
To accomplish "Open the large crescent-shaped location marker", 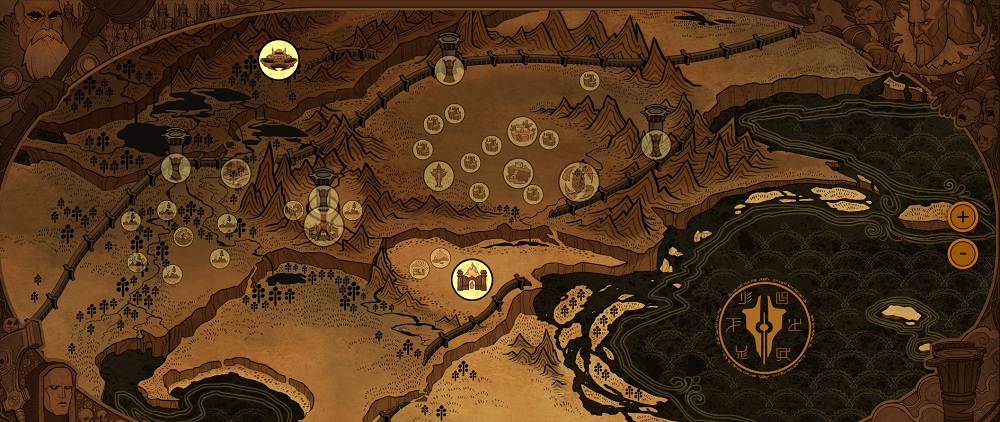I will pyautogui.click(x=578, y=181).
